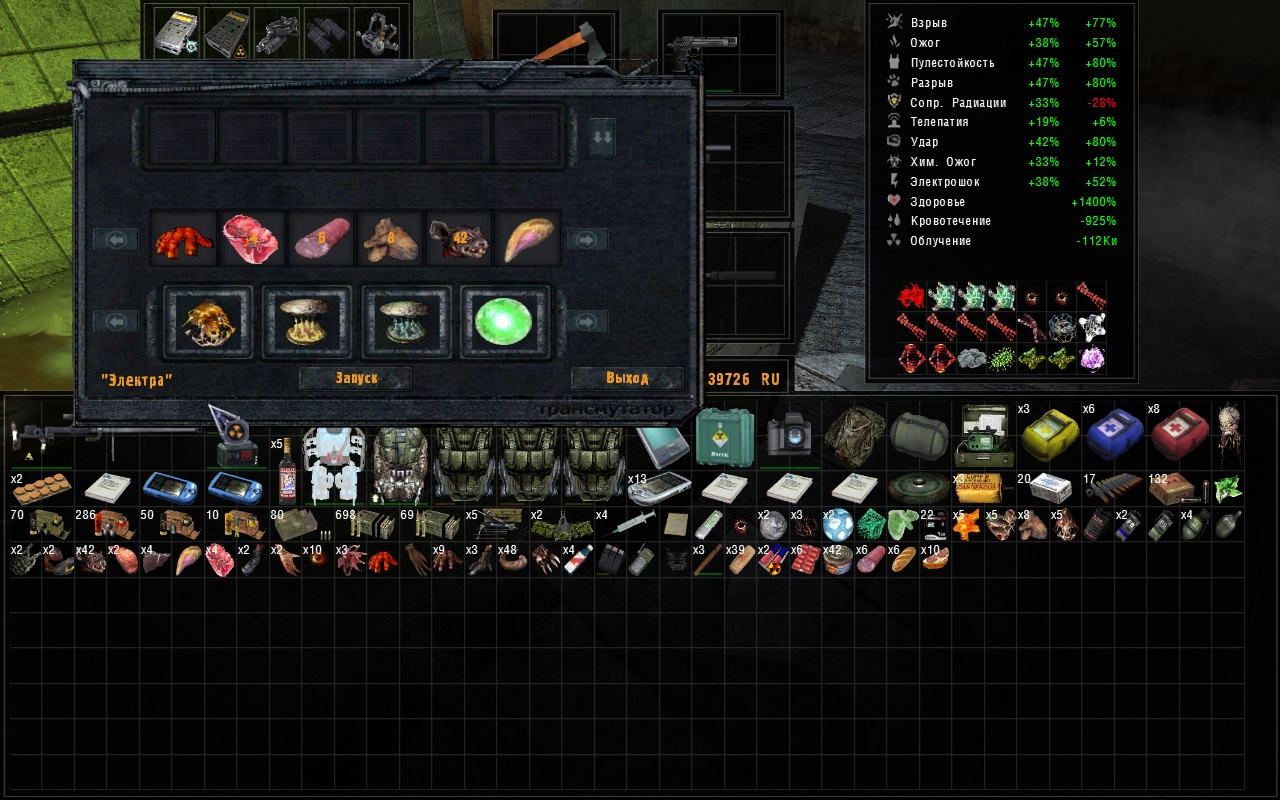The image size is (1280, 800).
Task: Pick the red first-aid kit
Action: 1179,434
